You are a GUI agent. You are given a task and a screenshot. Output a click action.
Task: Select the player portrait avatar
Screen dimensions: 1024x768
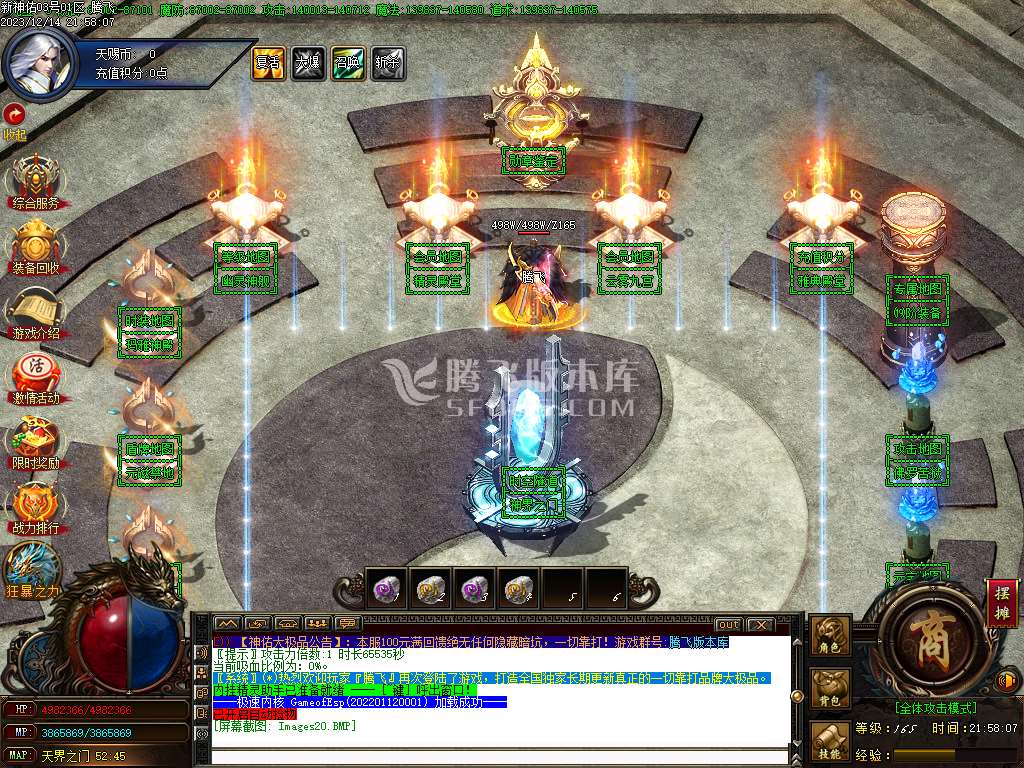point(38,60)
